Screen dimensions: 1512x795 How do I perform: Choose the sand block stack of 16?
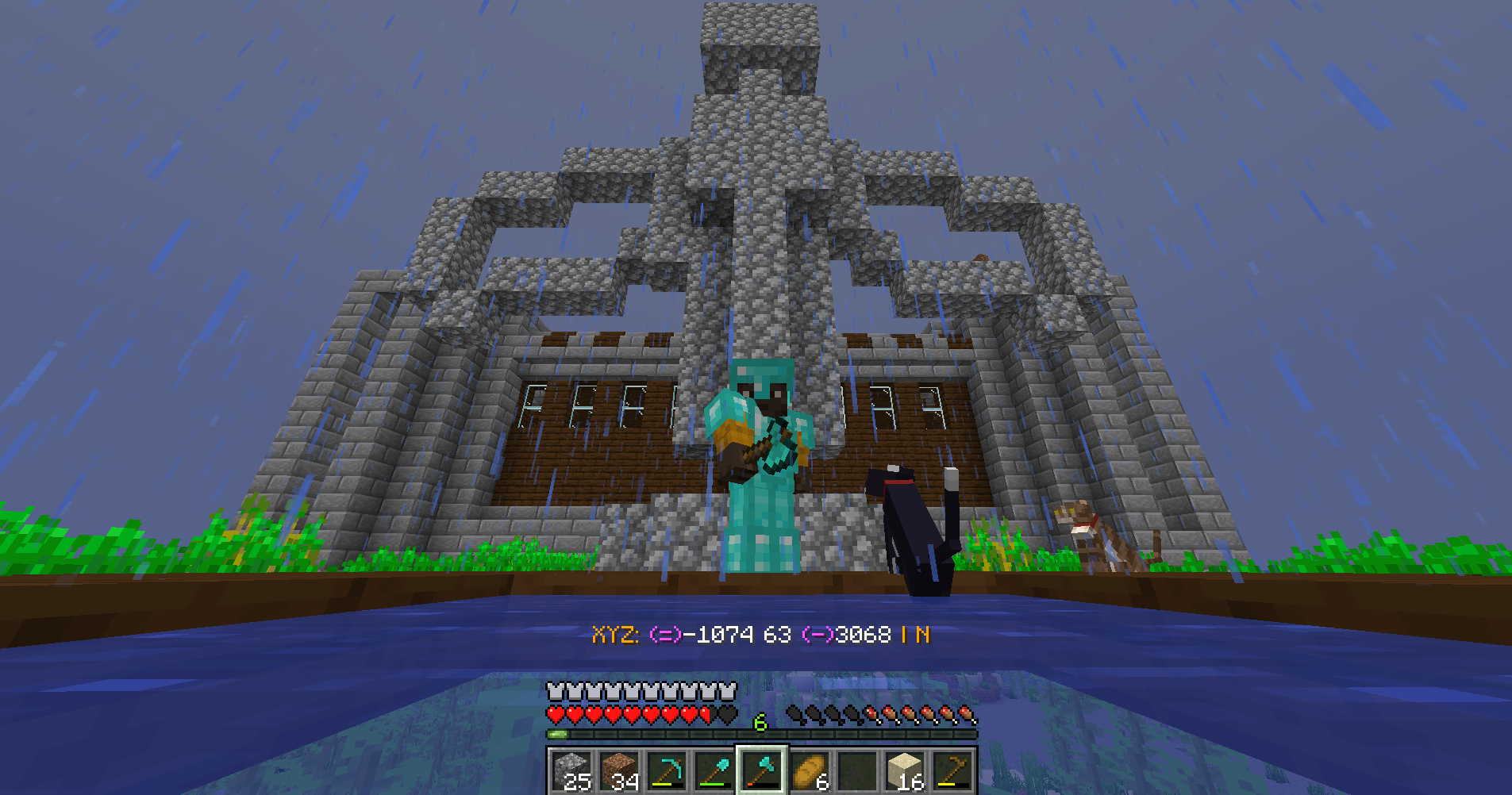(x=905, y=771)
